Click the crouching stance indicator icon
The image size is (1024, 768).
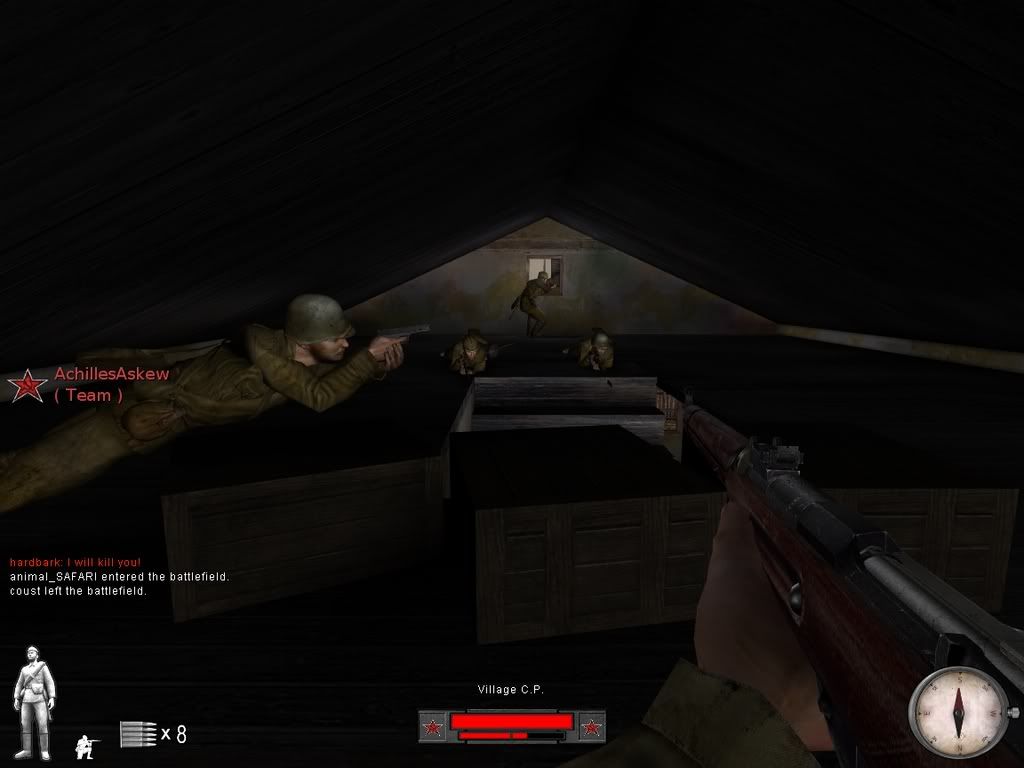87,744
